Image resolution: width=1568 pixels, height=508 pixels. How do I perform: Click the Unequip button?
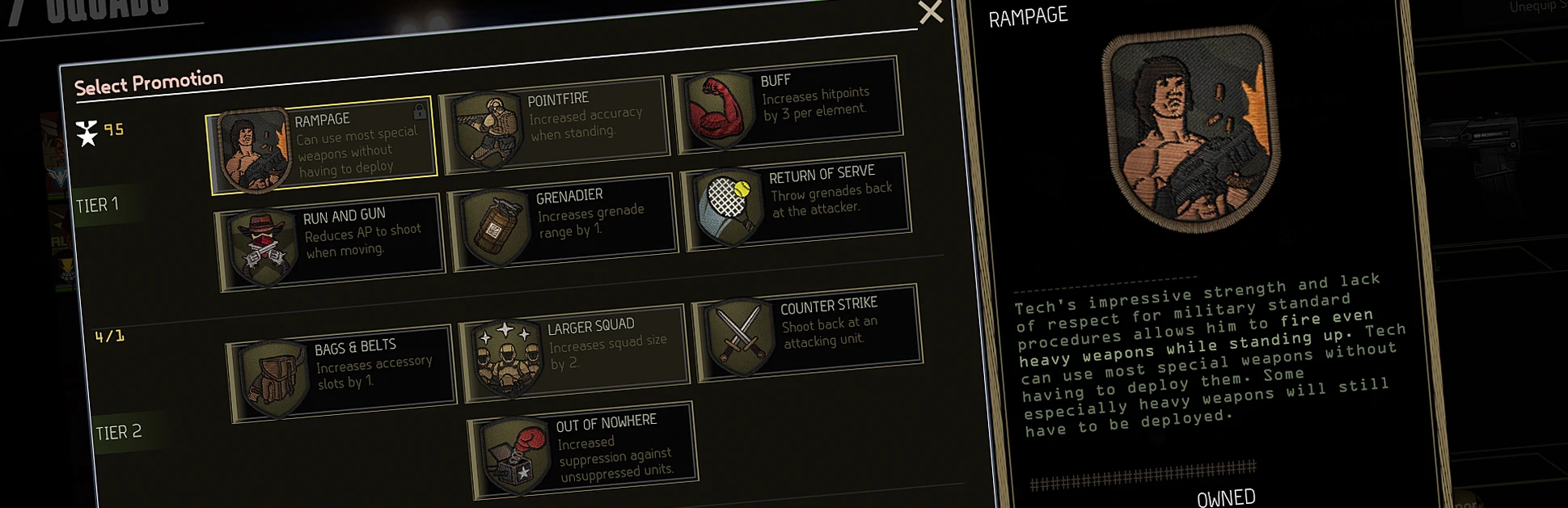(1532, 6)
